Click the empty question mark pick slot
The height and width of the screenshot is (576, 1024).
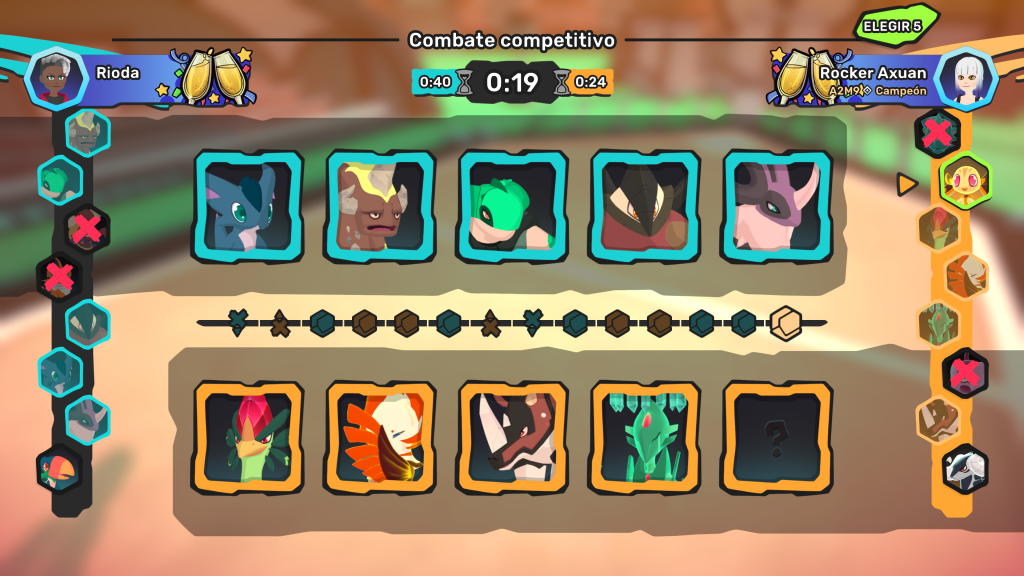777,437
